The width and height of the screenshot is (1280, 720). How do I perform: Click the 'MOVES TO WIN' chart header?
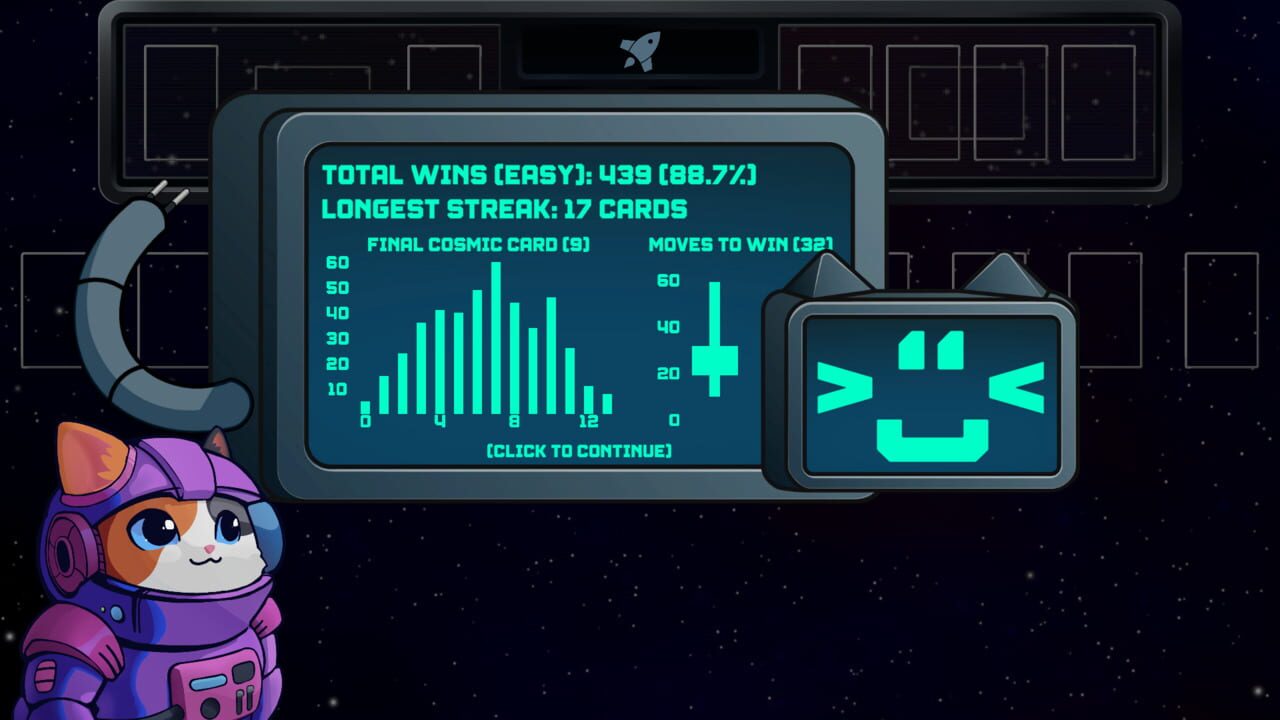click(x=742, y=242)
